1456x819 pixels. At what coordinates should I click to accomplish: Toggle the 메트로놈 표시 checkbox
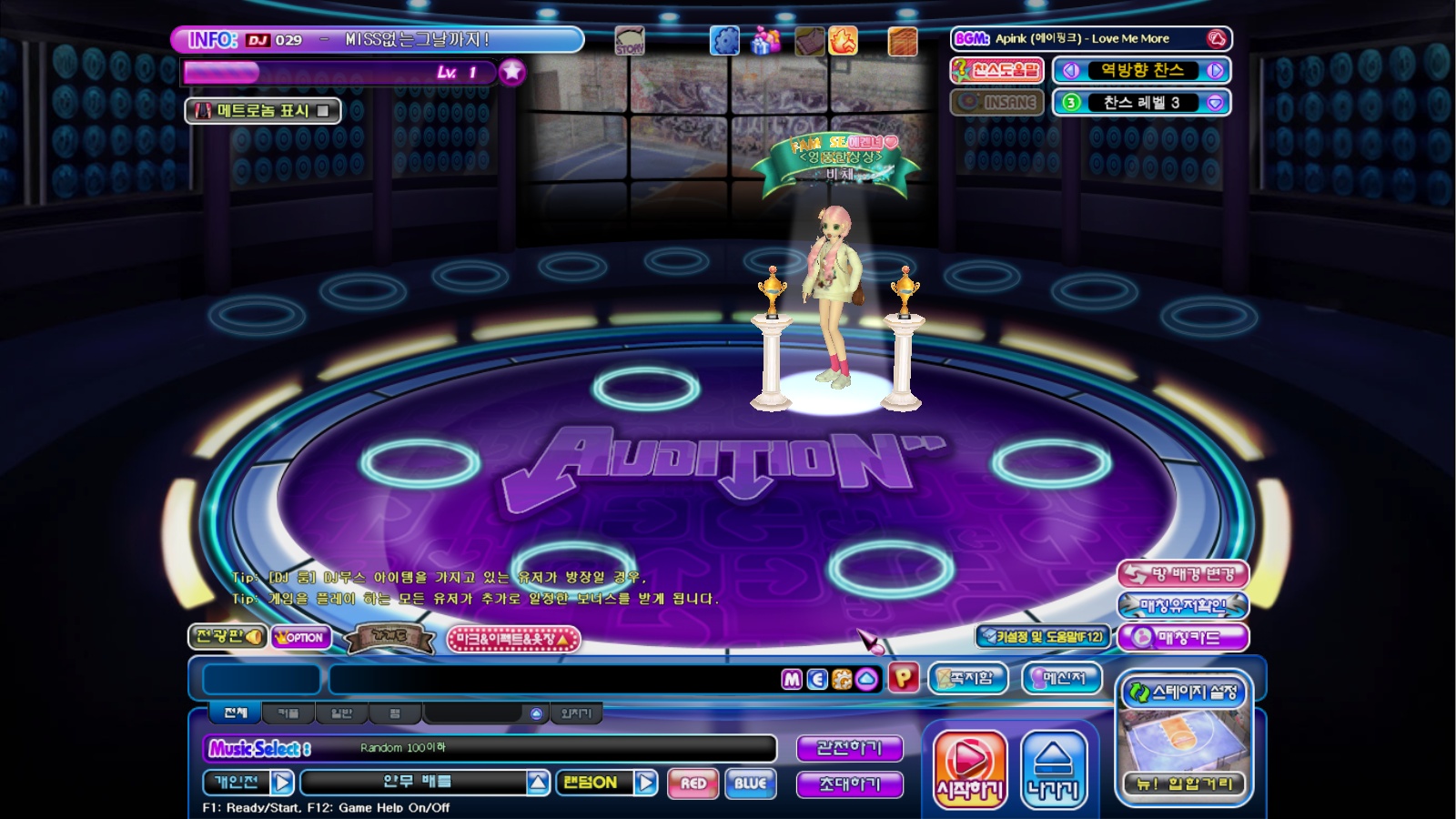click(322, 111)
